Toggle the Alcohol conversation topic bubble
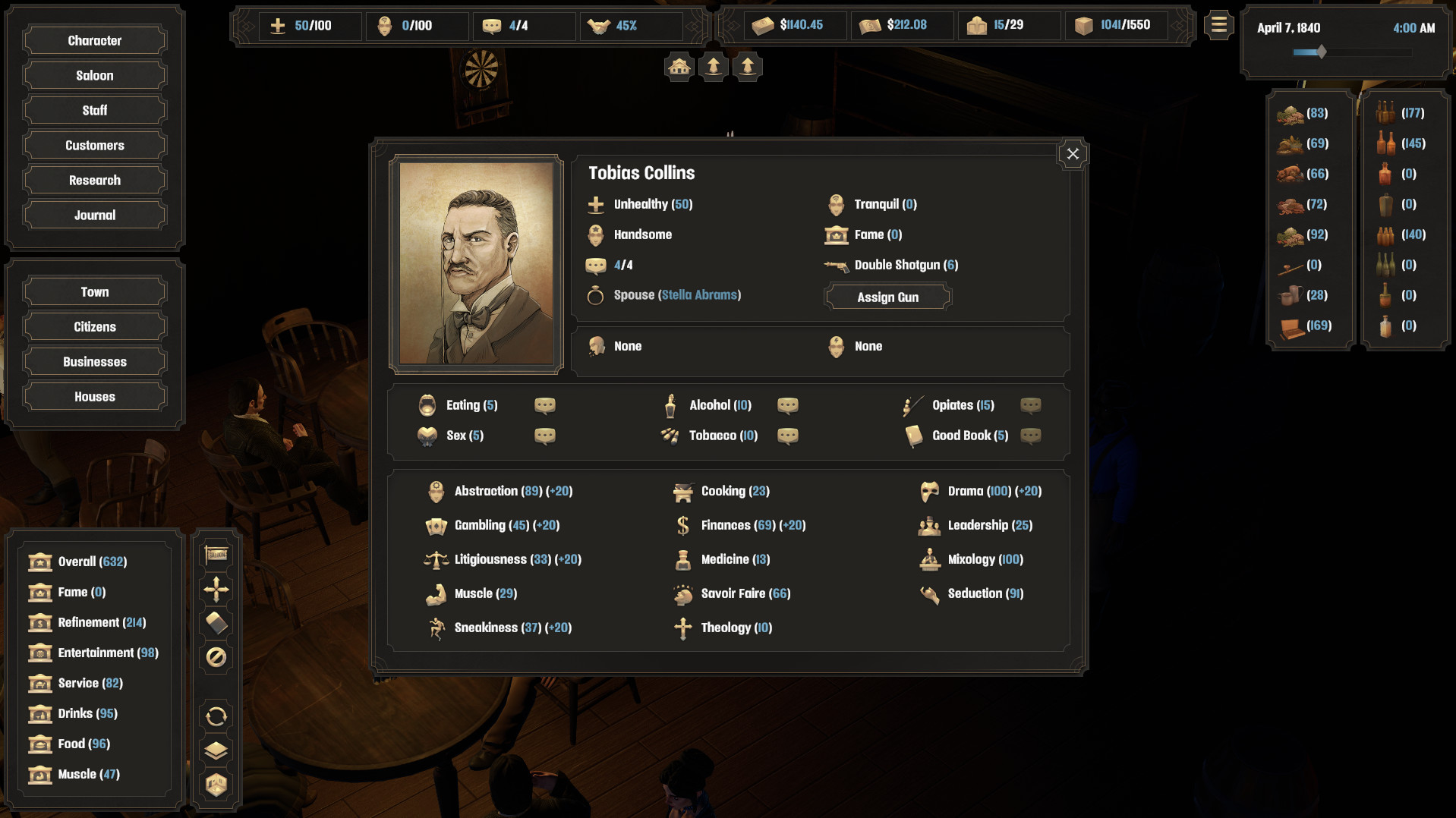 (x=788, y=405)
